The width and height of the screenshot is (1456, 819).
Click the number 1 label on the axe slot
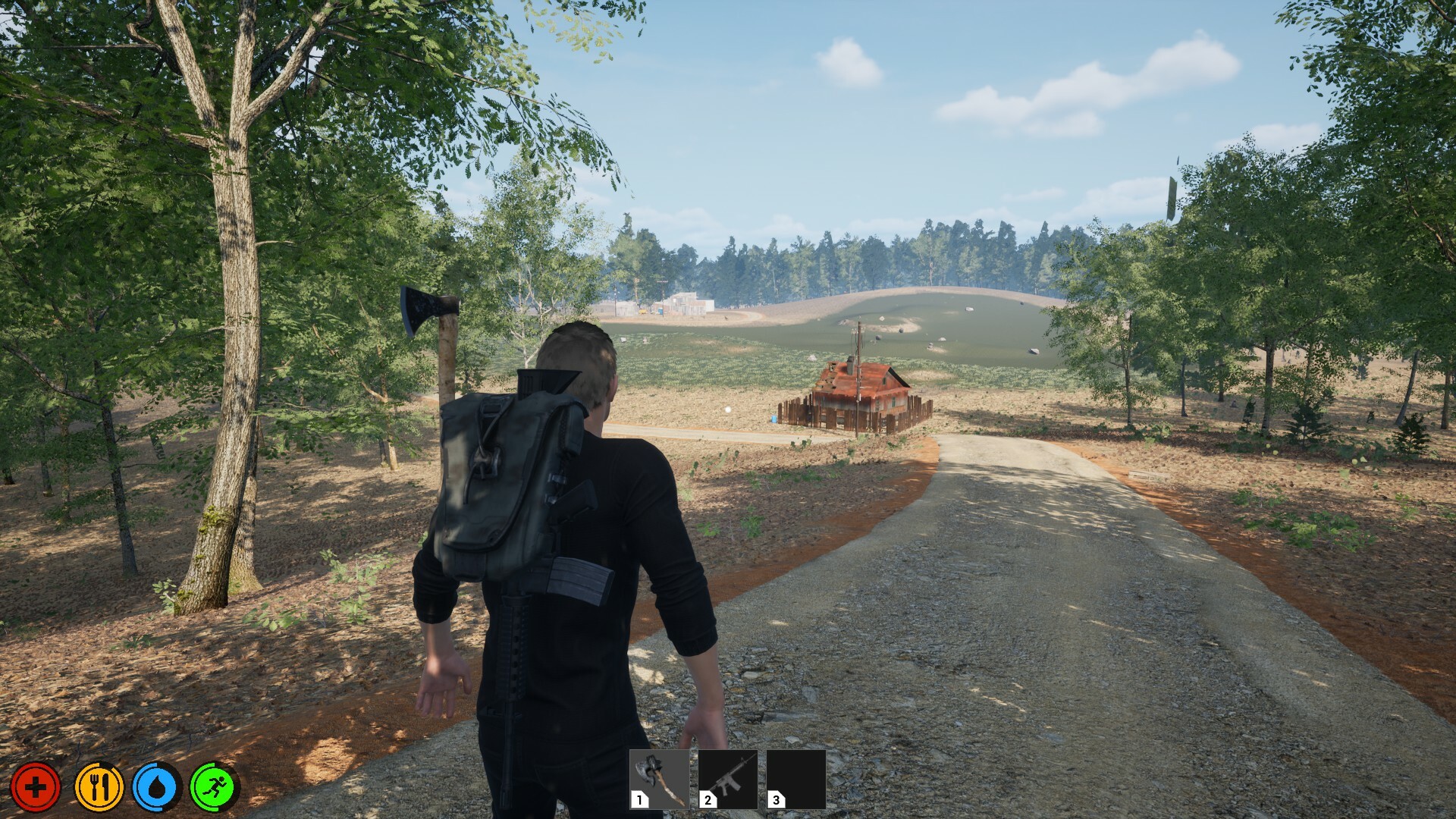tap(639, 799)
